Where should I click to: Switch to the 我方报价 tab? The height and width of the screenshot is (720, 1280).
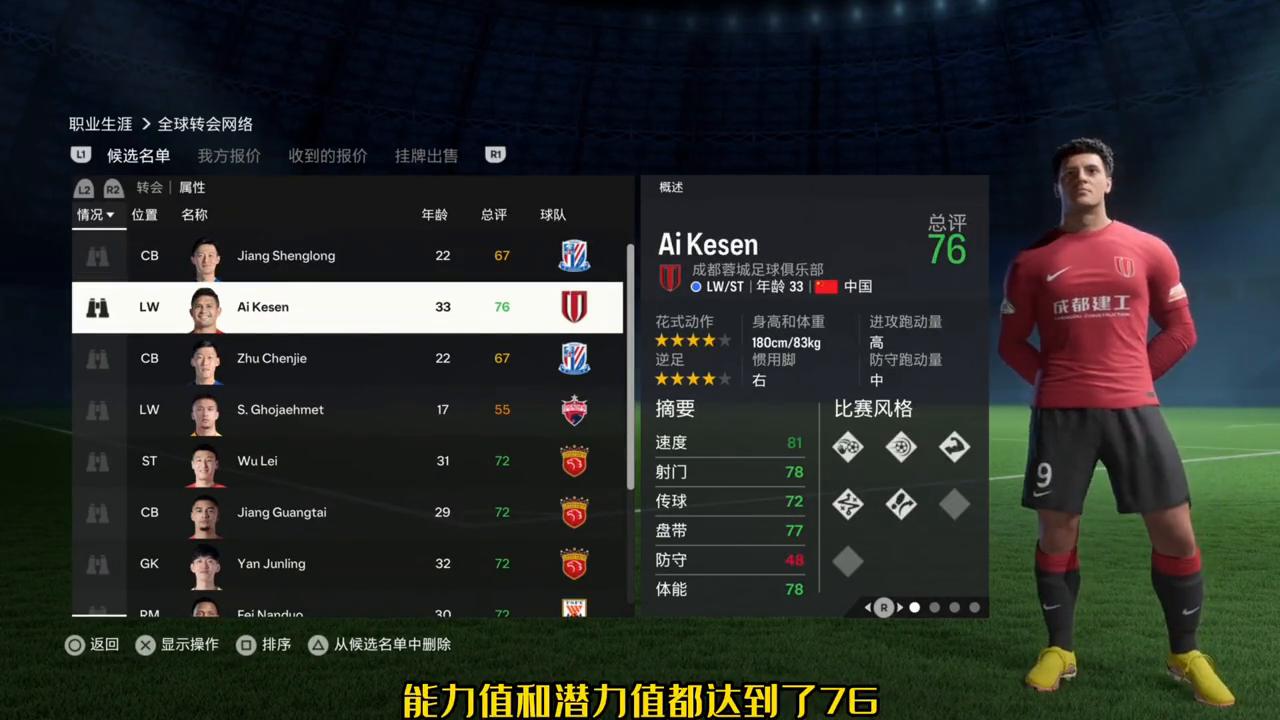click(229, 155)
